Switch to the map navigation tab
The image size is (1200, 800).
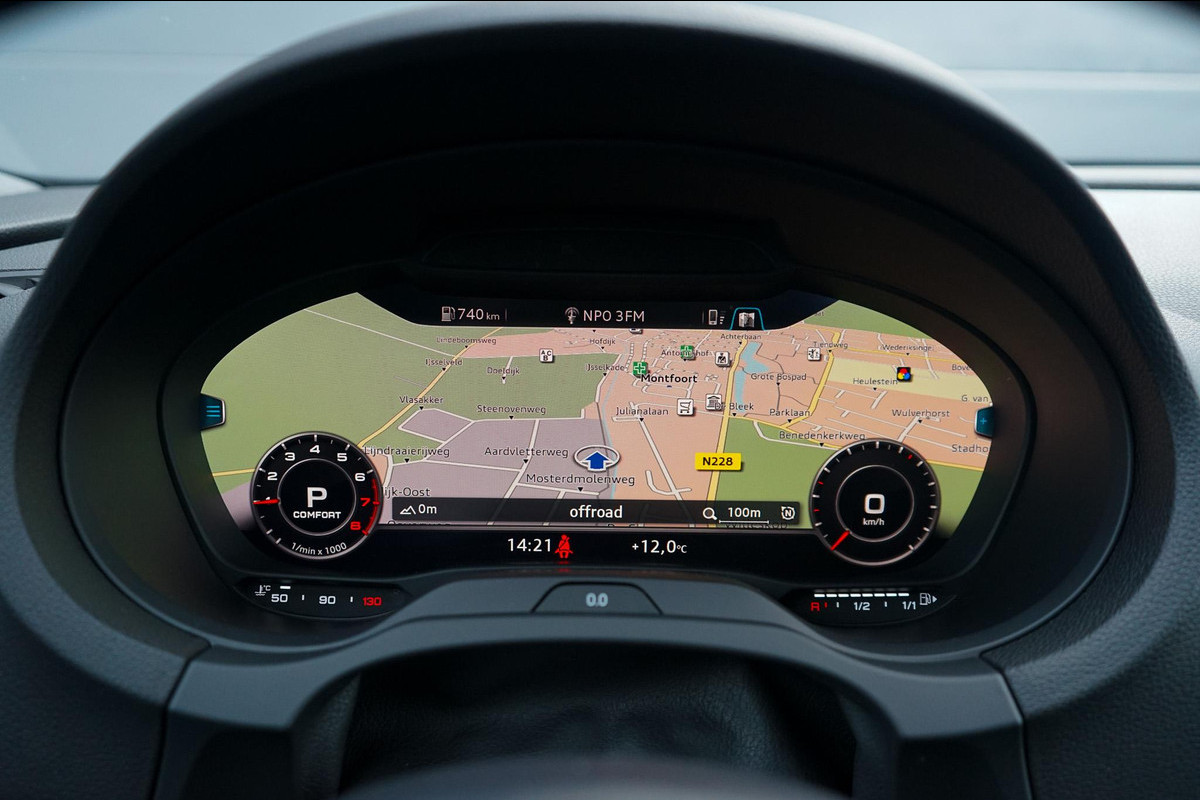point(745,318)
